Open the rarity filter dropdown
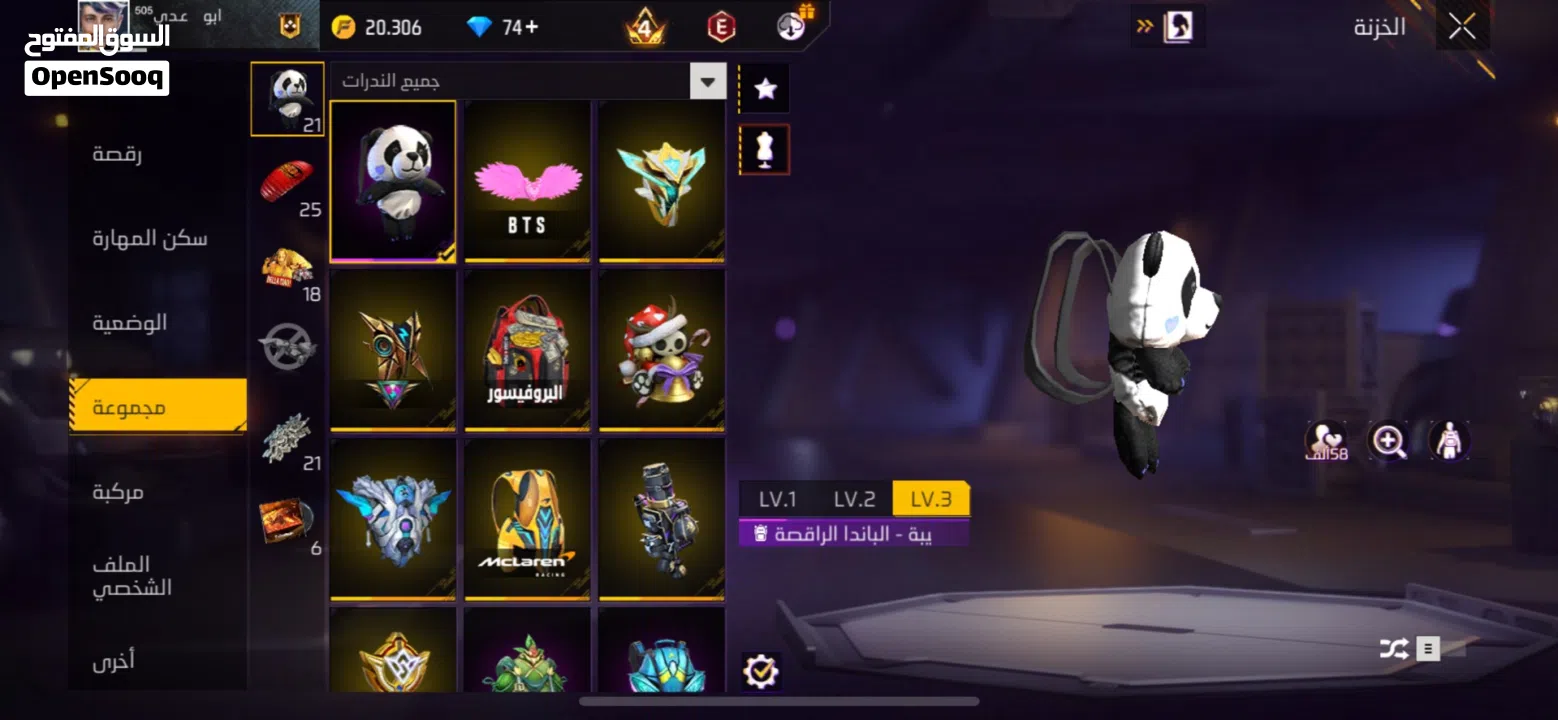This screenshot has height=720, width=1558. [708, 81]
